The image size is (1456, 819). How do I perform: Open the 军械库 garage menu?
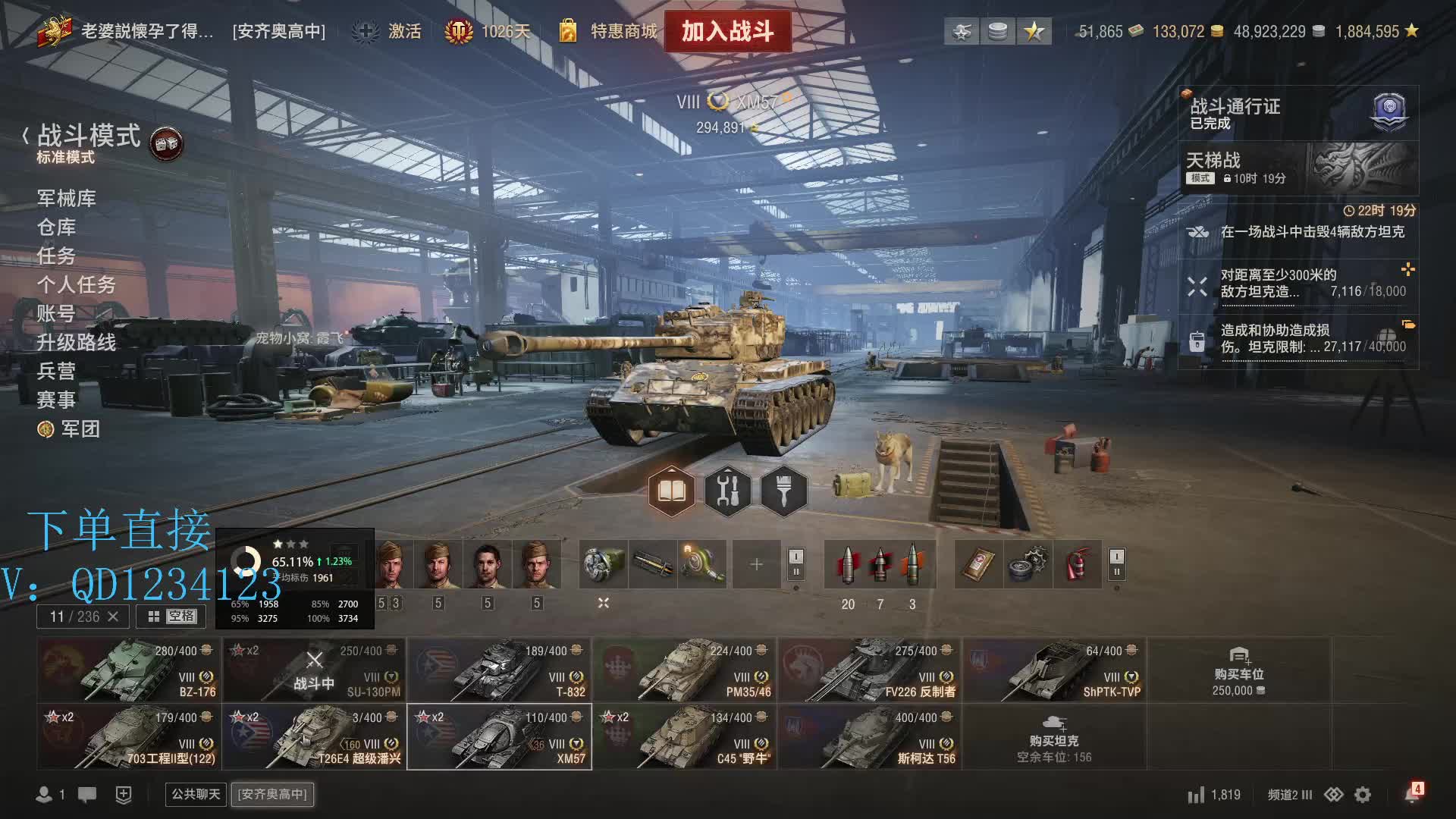click(67, 199)
